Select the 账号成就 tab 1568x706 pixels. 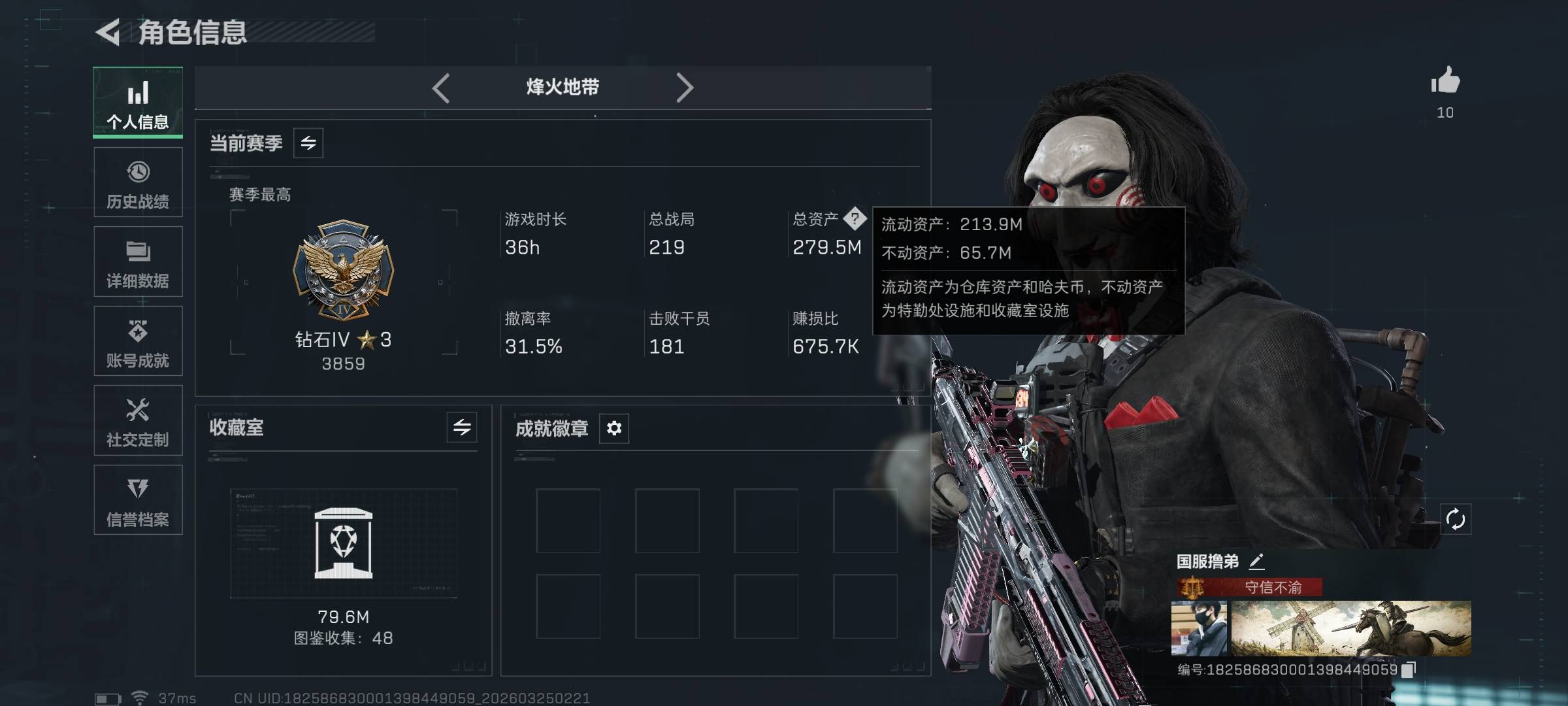coord(138,341)
